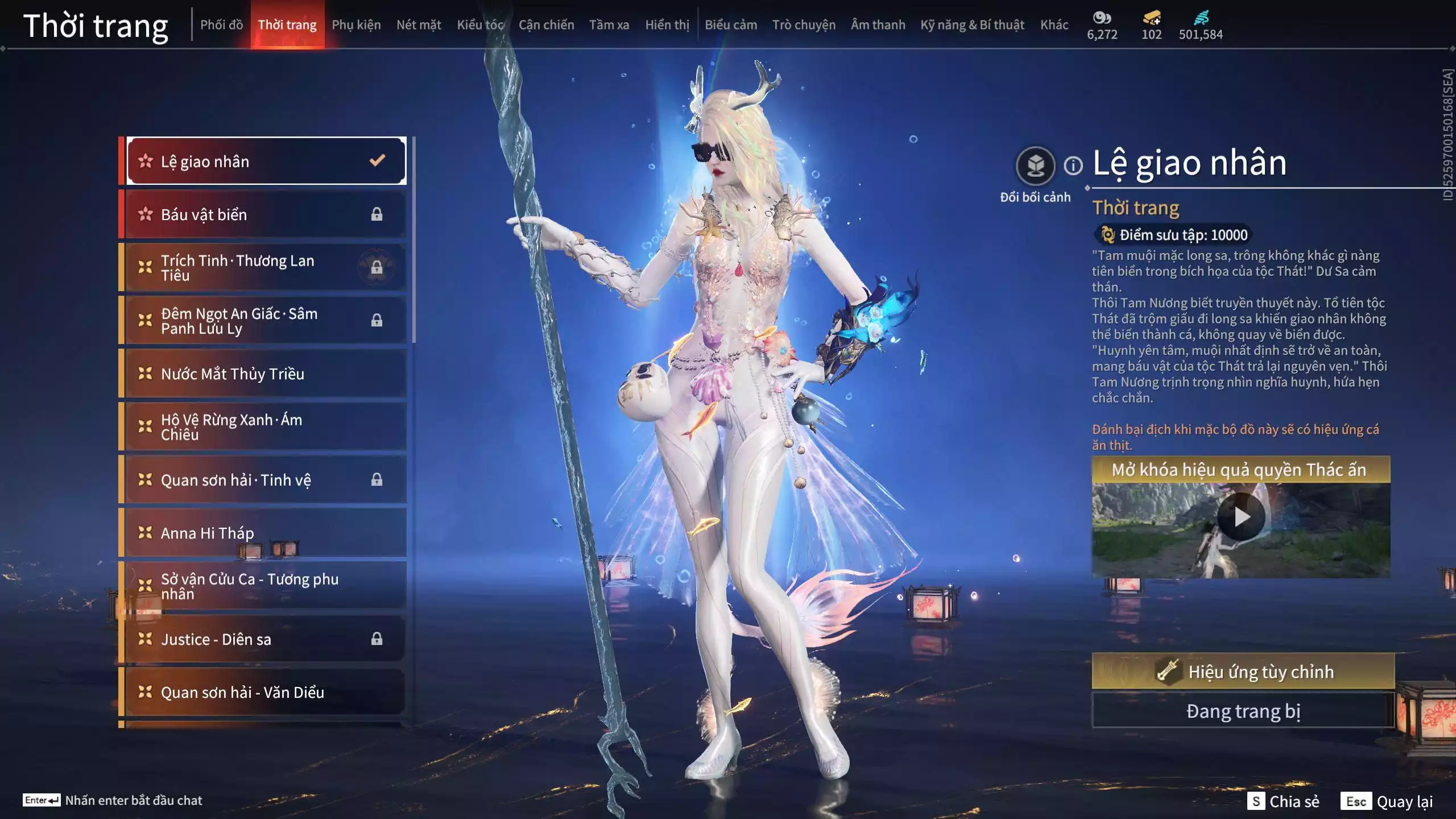Screen dimensions: 1456x819
Task: Open Hiệu ứng tùy chỉnh custom effects
Action: click(x=1243, y=672)
